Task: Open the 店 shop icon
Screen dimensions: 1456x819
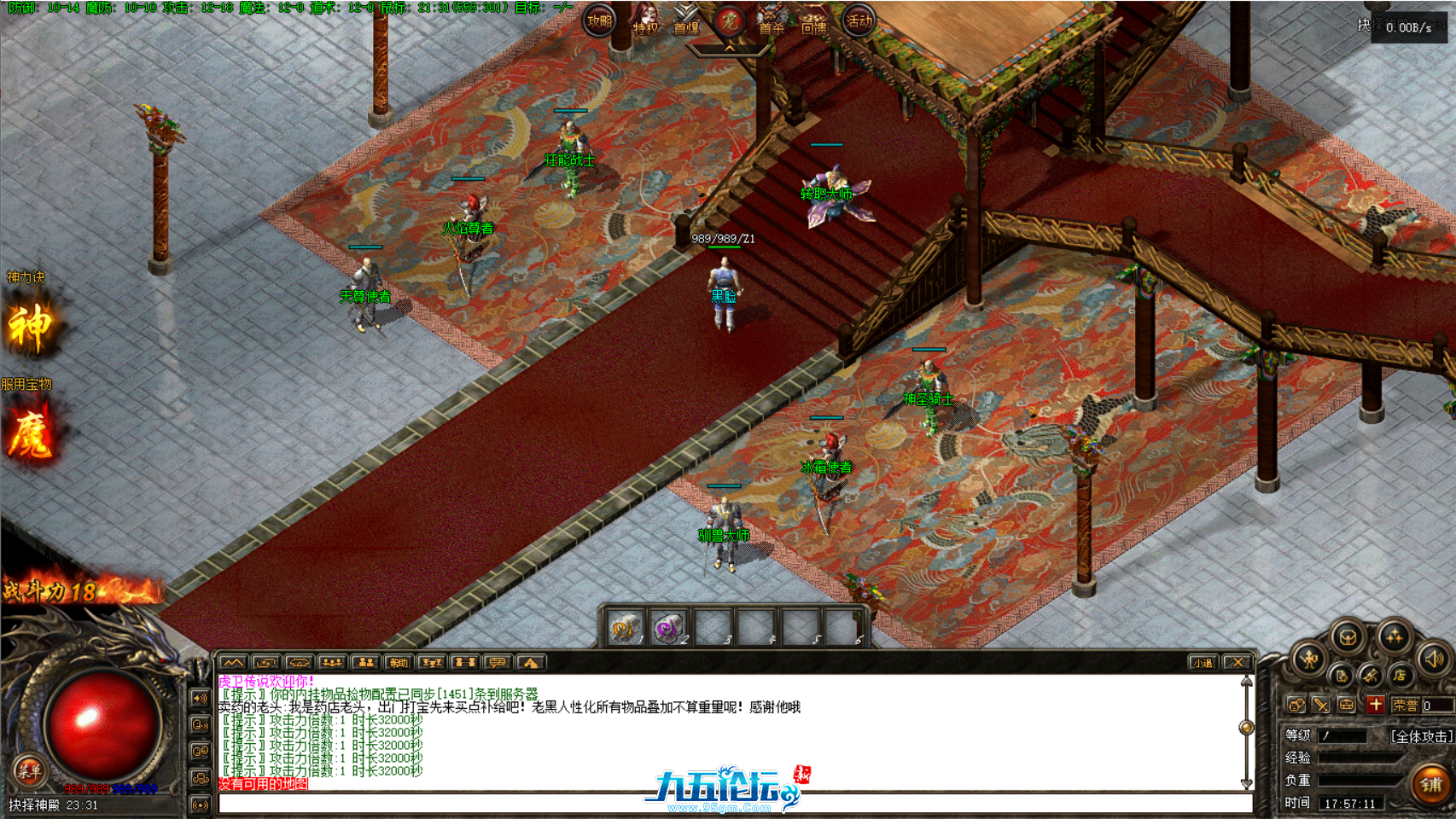Action: 1400,676
